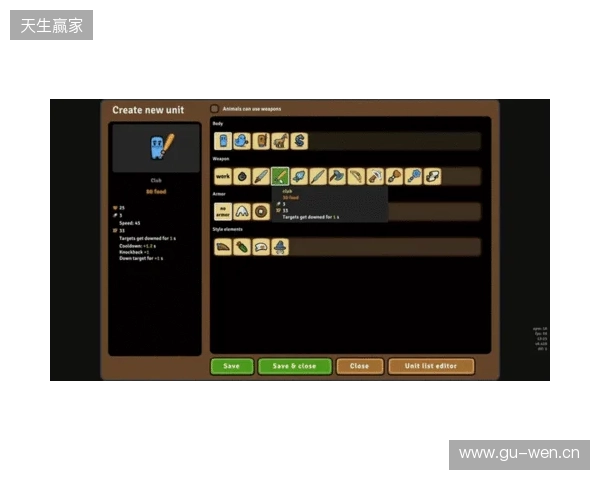Image resolution: width=600 pixels, height=480 pixels.
Task: Close the Create new unit window
Action: tap(359, 366)
